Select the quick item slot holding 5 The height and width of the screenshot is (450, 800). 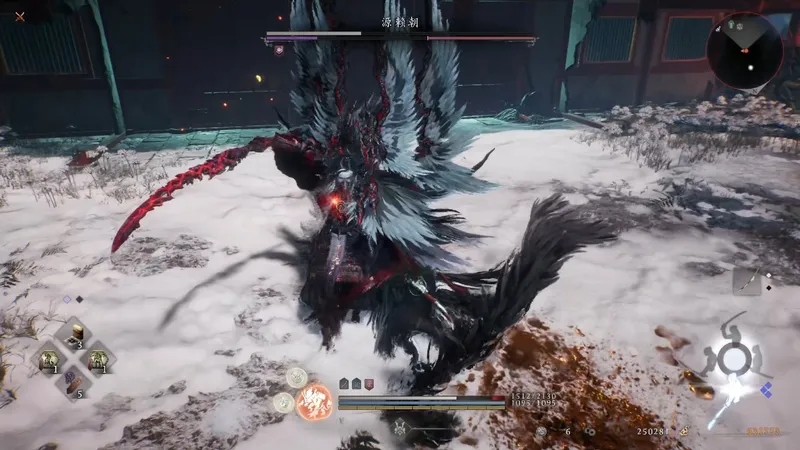click(x=73, y=381)
